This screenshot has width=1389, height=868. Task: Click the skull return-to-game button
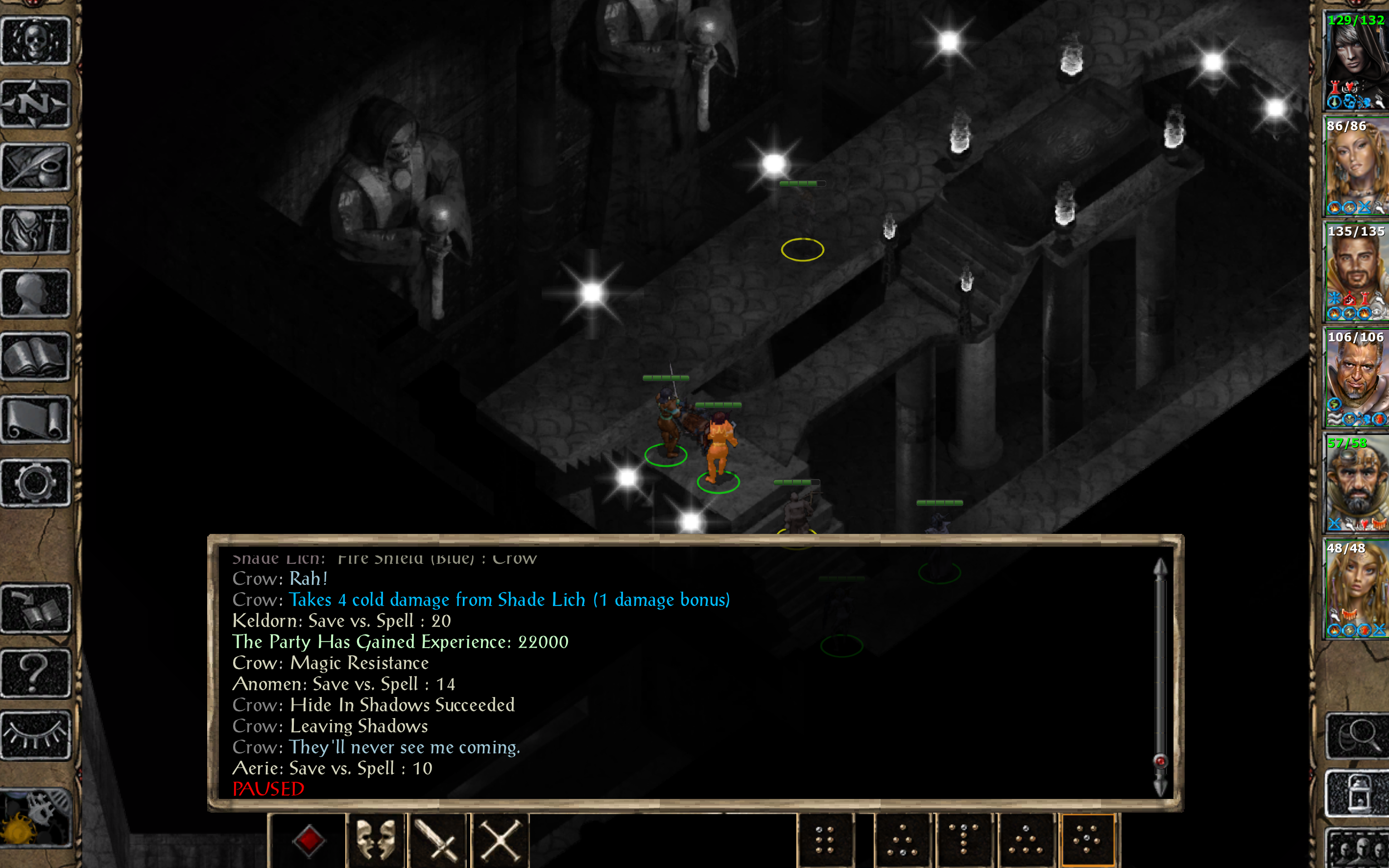(x=36, y=41)
